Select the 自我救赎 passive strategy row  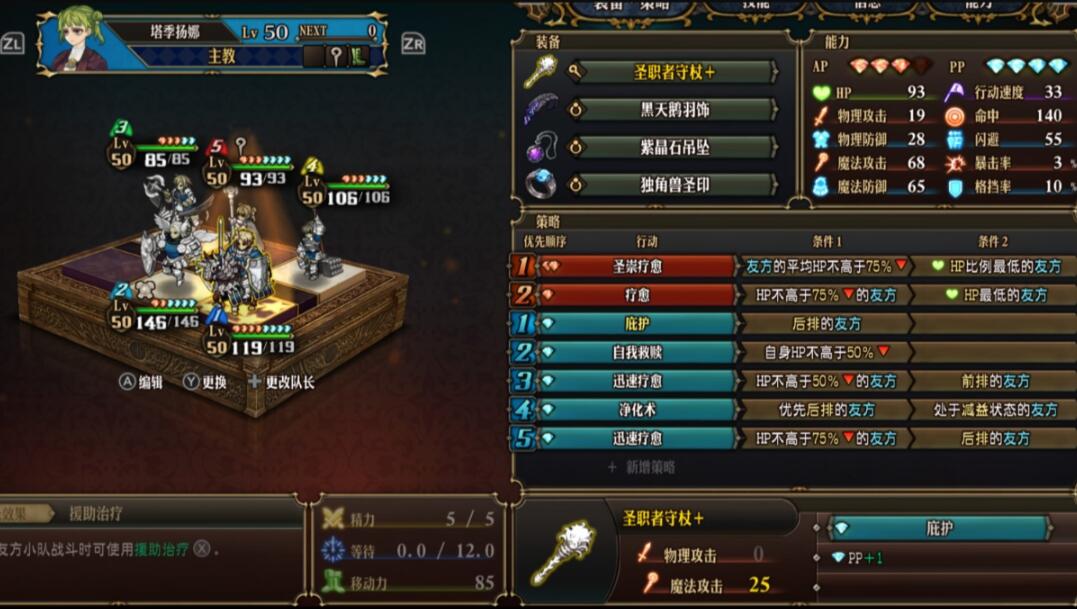click(x=638, y=352)
